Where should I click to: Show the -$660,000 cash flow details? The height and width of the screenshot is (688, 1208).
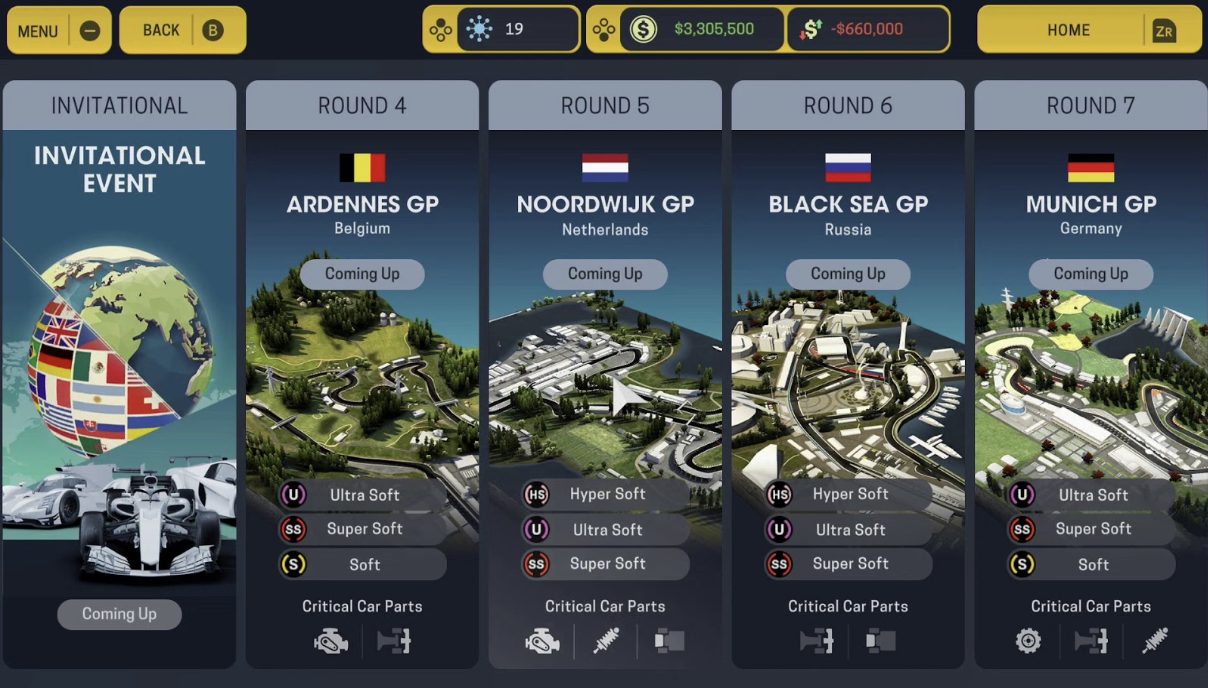coord(866,30)
